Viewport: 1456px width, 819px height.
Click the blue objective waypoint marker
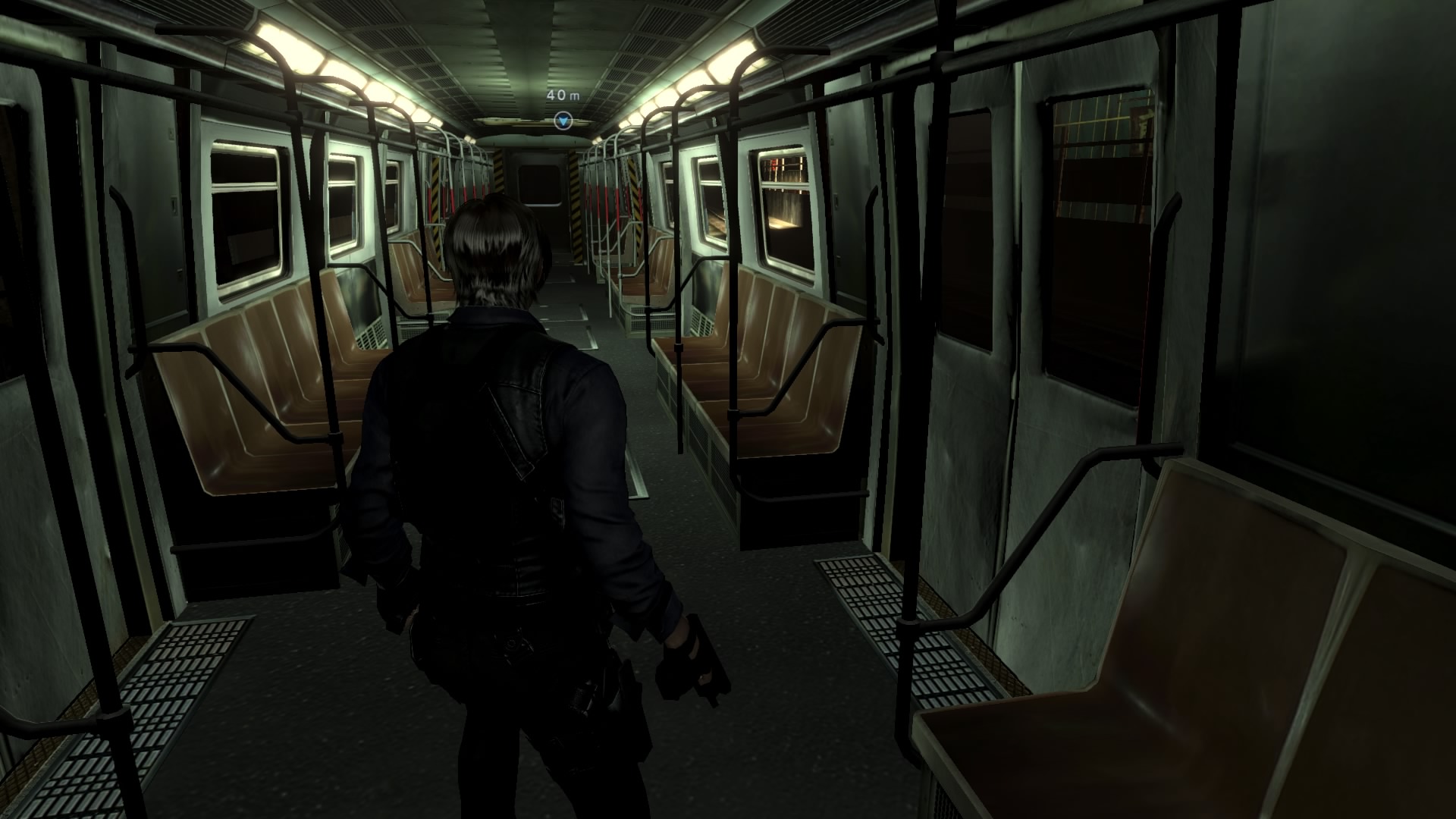coord(563,120)
